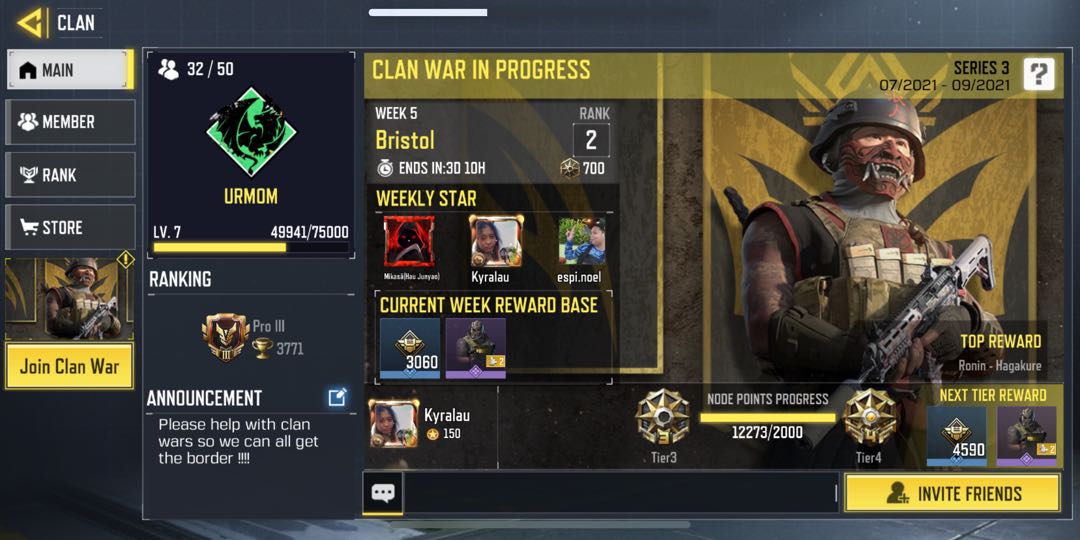This screenshot has width=1080, height=540.
Task: Open the Rank tab
Action: coord(70,175)
